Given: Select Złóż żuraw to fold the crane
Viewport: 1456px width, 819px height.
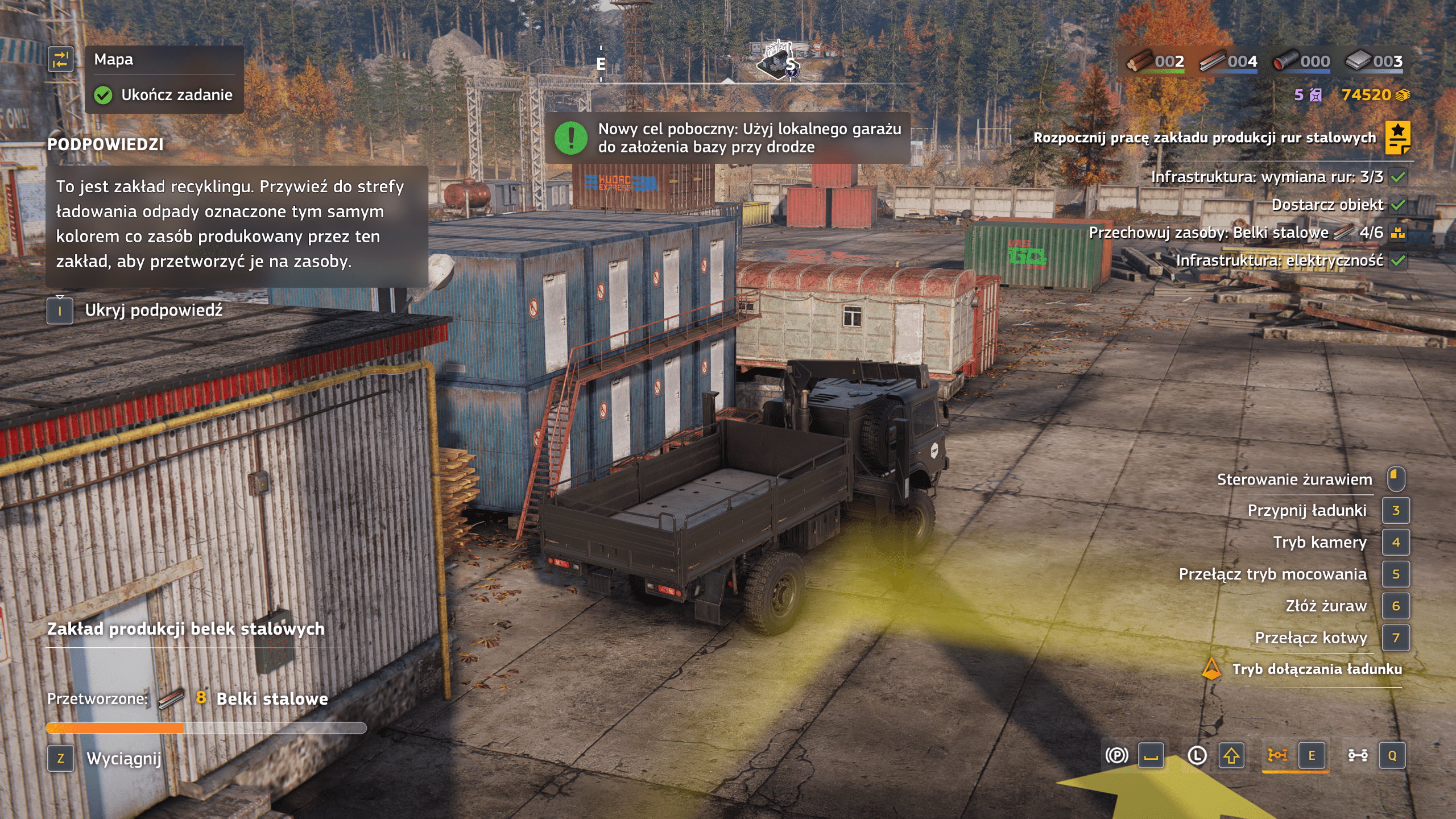Looking at the screenshot, I should tap(1326, 606).
